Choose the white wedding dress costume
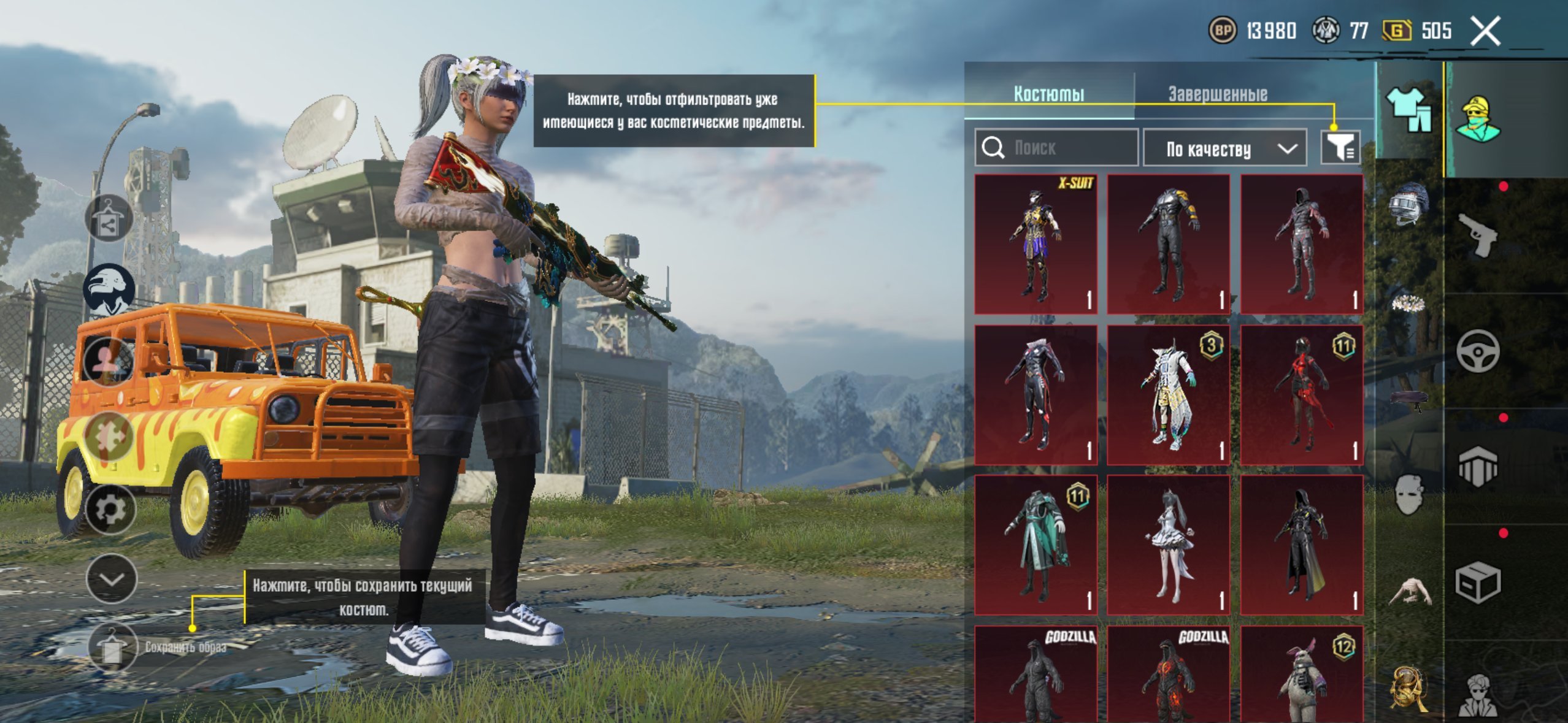1568x723 pixels. point(1169,545)
